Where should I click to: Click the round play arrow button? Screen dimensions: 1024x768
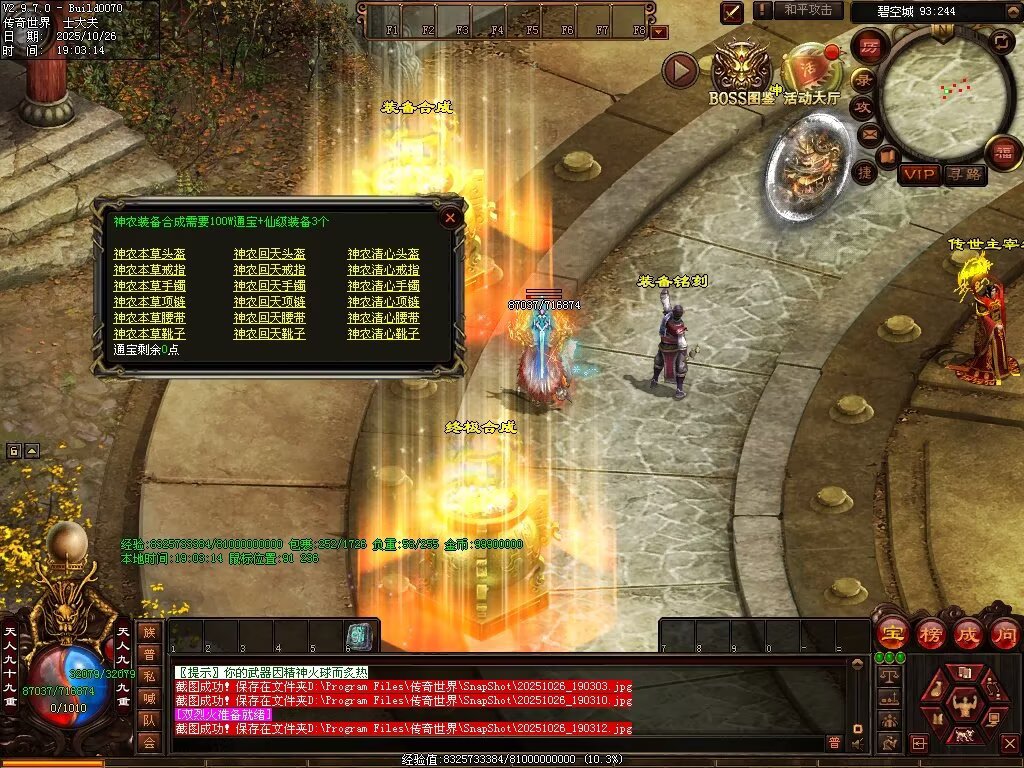[x=680, y=70]
